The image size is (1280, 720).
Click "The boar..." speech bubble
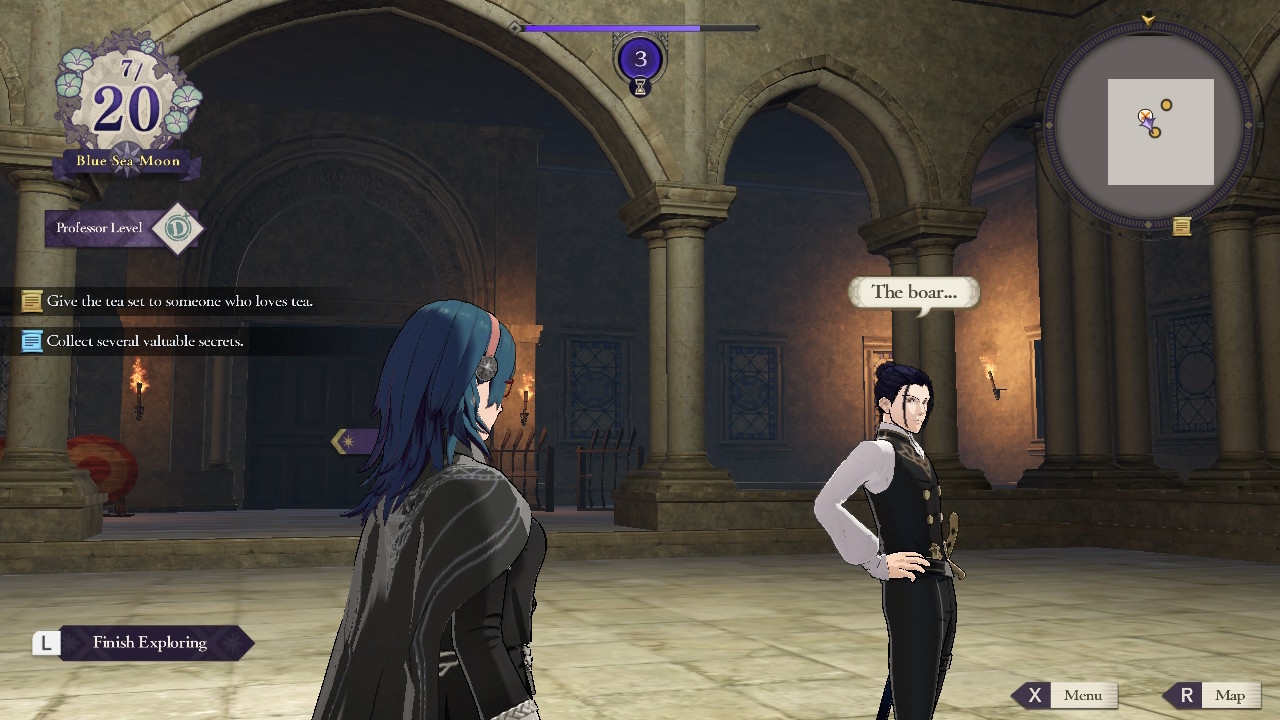coord(913,293)
